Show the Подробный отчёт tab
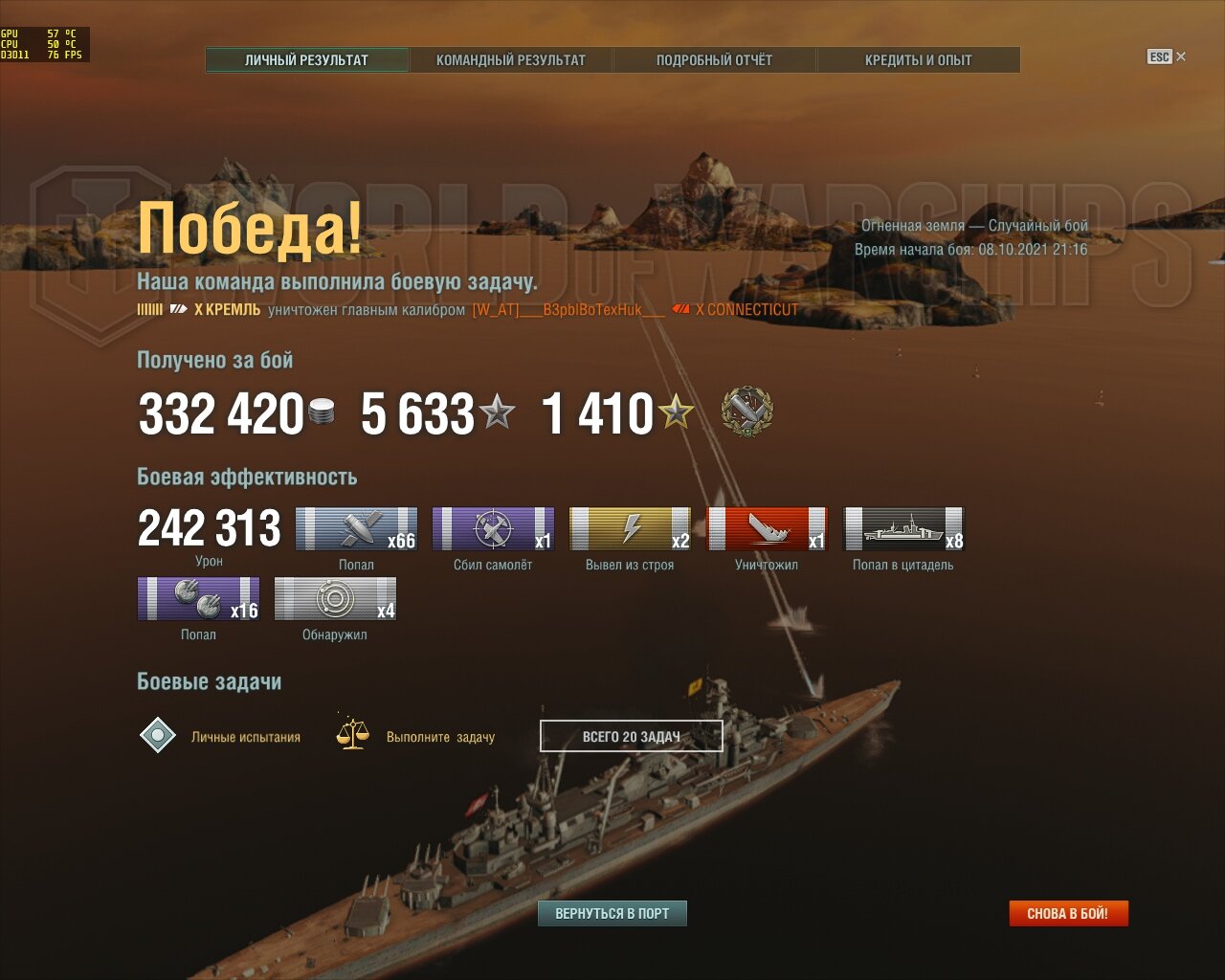This screenshot has height=980, width=1225. coord(714,59)
